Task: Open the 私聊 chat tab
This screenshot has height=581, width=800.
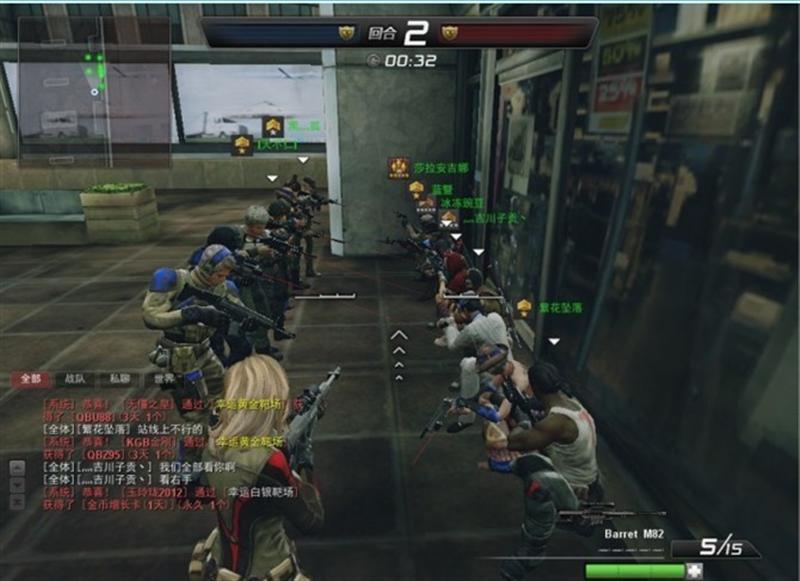Action: coord(119,379)
